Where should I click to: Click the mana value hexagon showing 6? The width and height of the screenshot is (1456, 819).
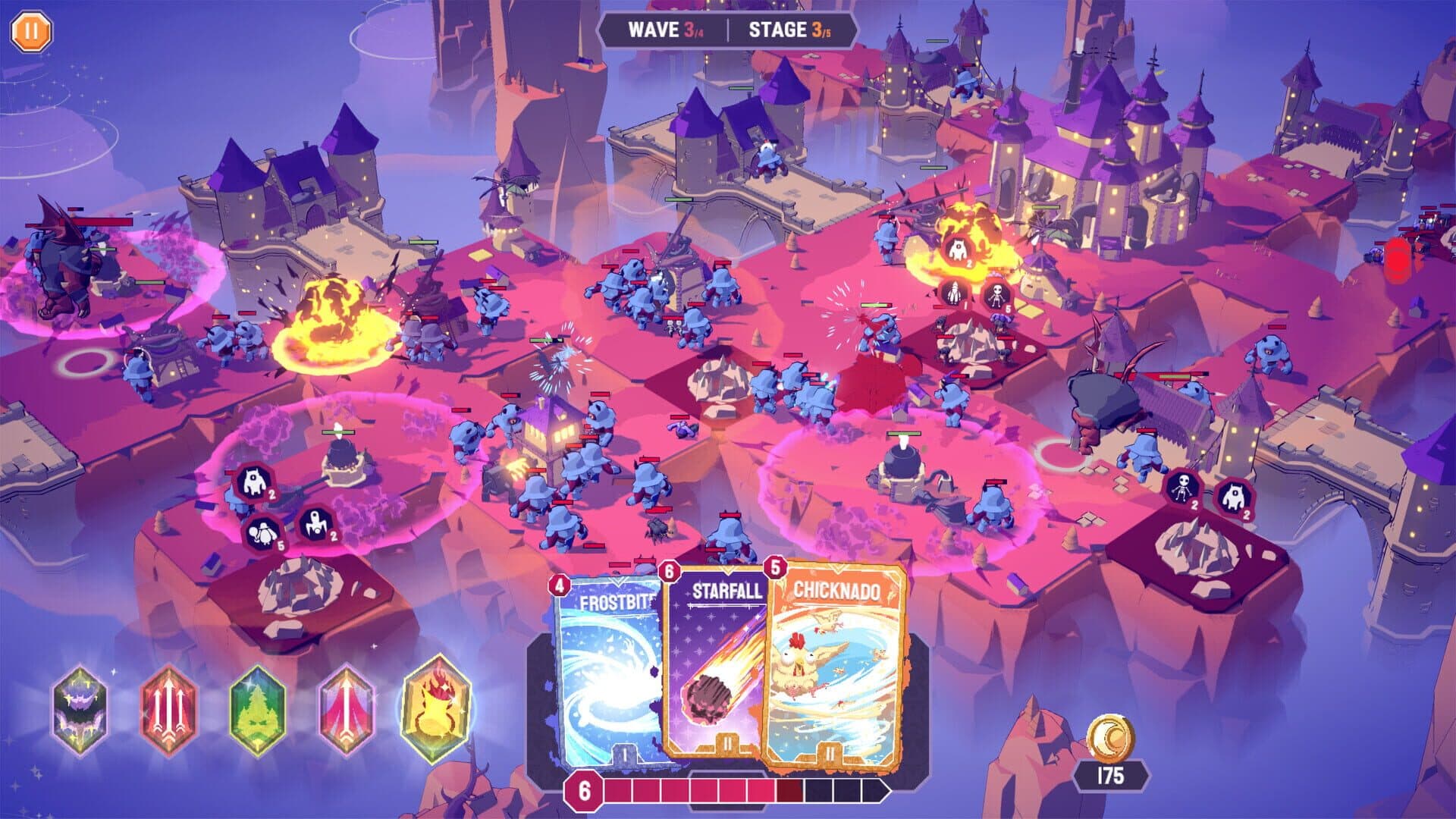tap(582, 790)
